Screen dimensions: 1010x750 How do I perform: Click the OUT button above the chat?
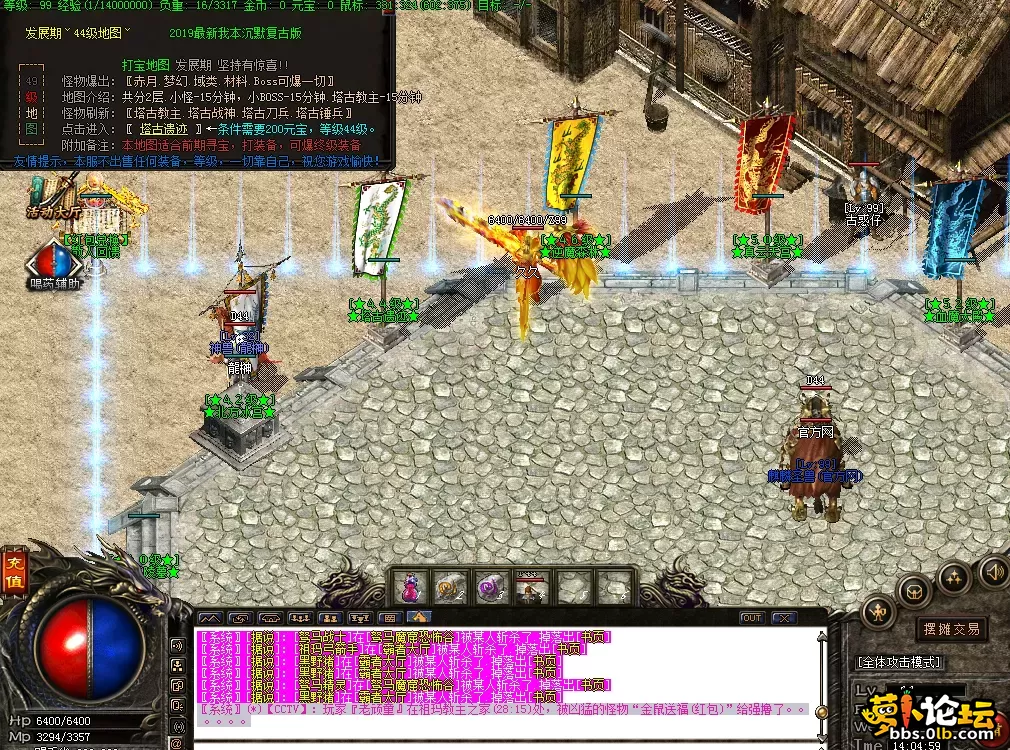tap(751, 618)
